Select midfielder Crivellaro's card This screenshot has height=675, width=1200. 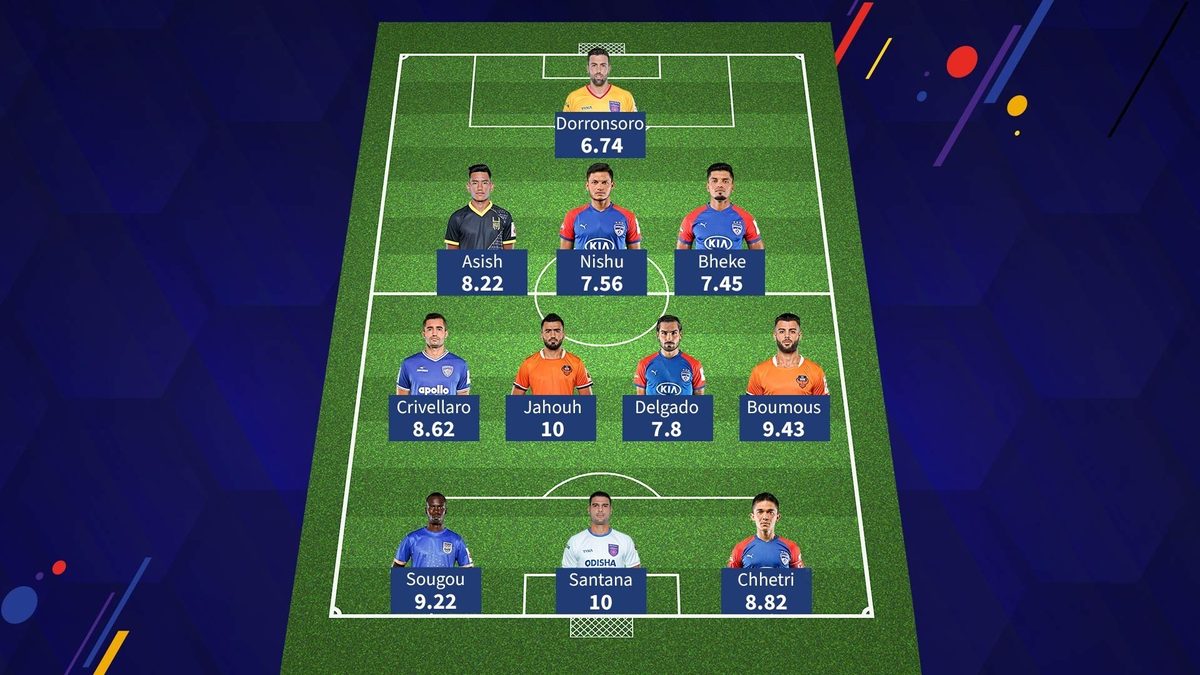click(433, 418)
